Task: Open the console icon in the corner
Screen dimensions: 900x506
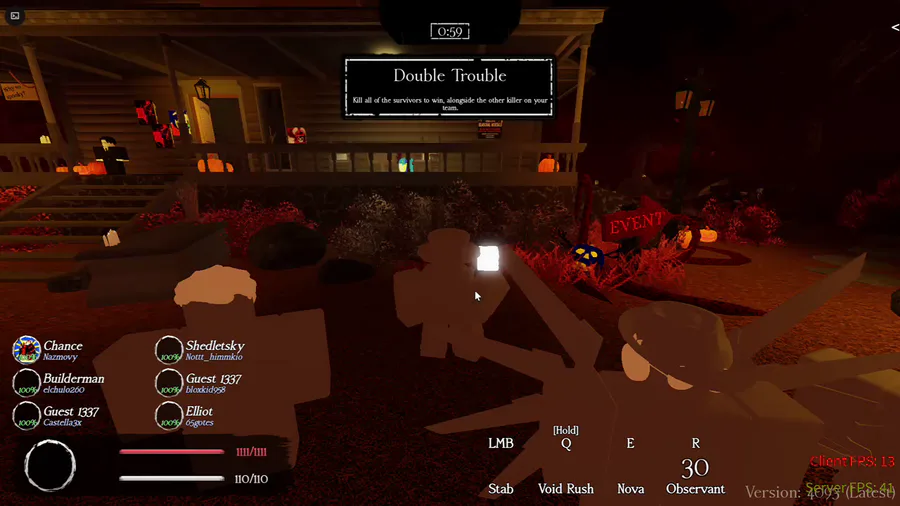Action: tap(15, 15)
